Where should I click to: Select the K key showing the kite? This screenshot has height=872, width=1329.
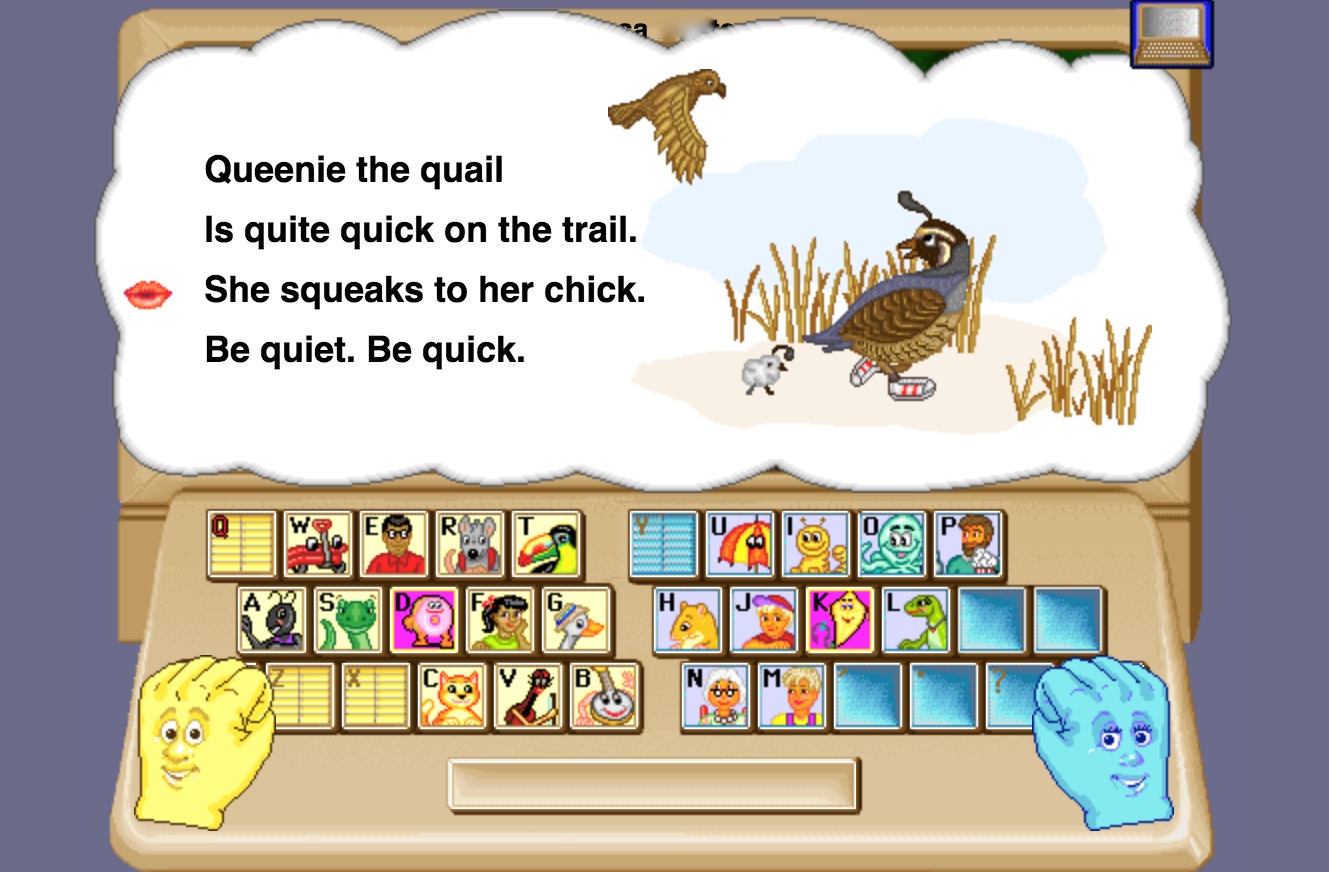pyautogui.click(x=840, y=622)
